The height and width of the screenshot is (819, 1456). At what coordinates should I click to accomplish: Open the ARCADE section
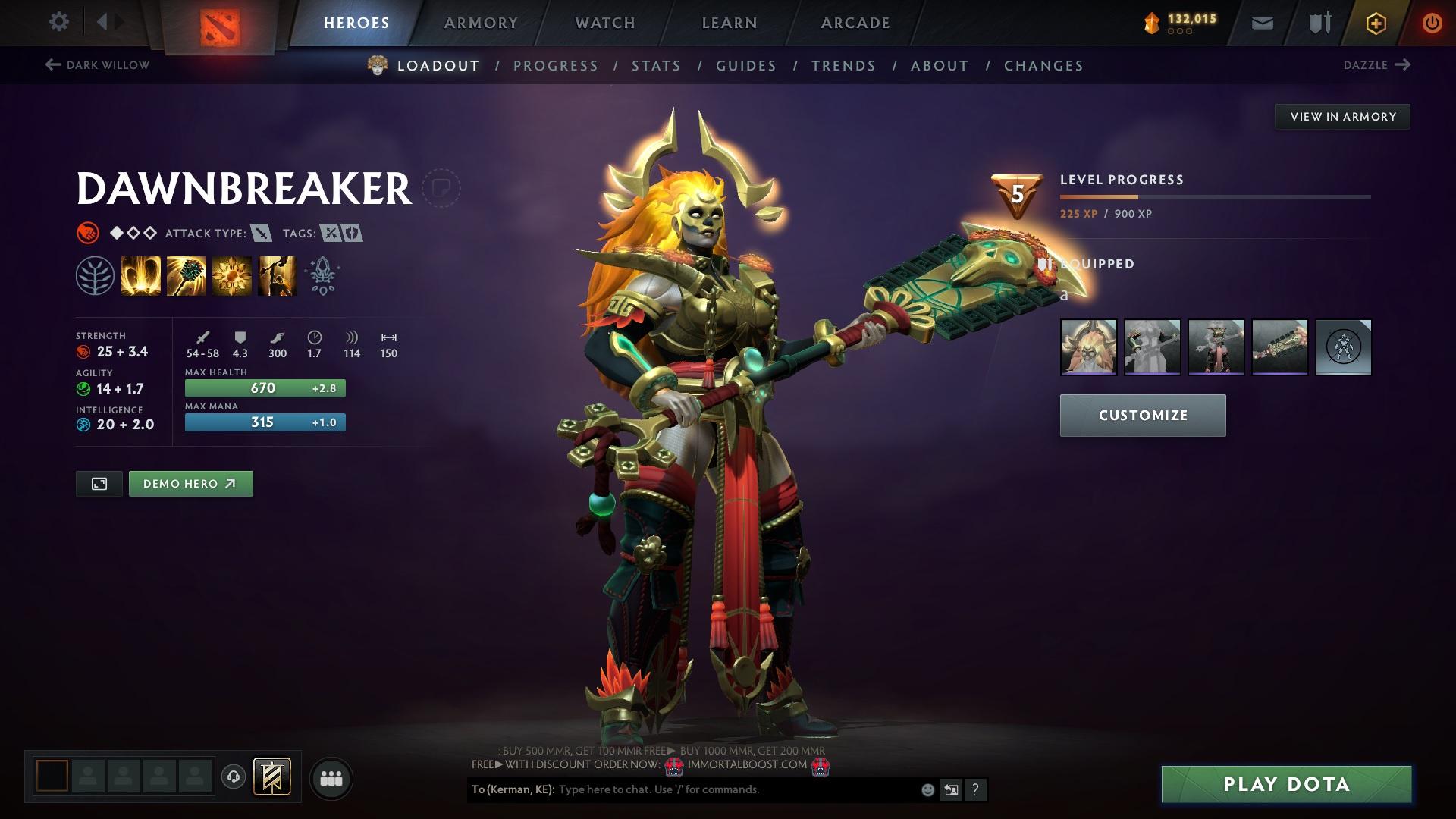pyautogui.click(x=855, y=22)
